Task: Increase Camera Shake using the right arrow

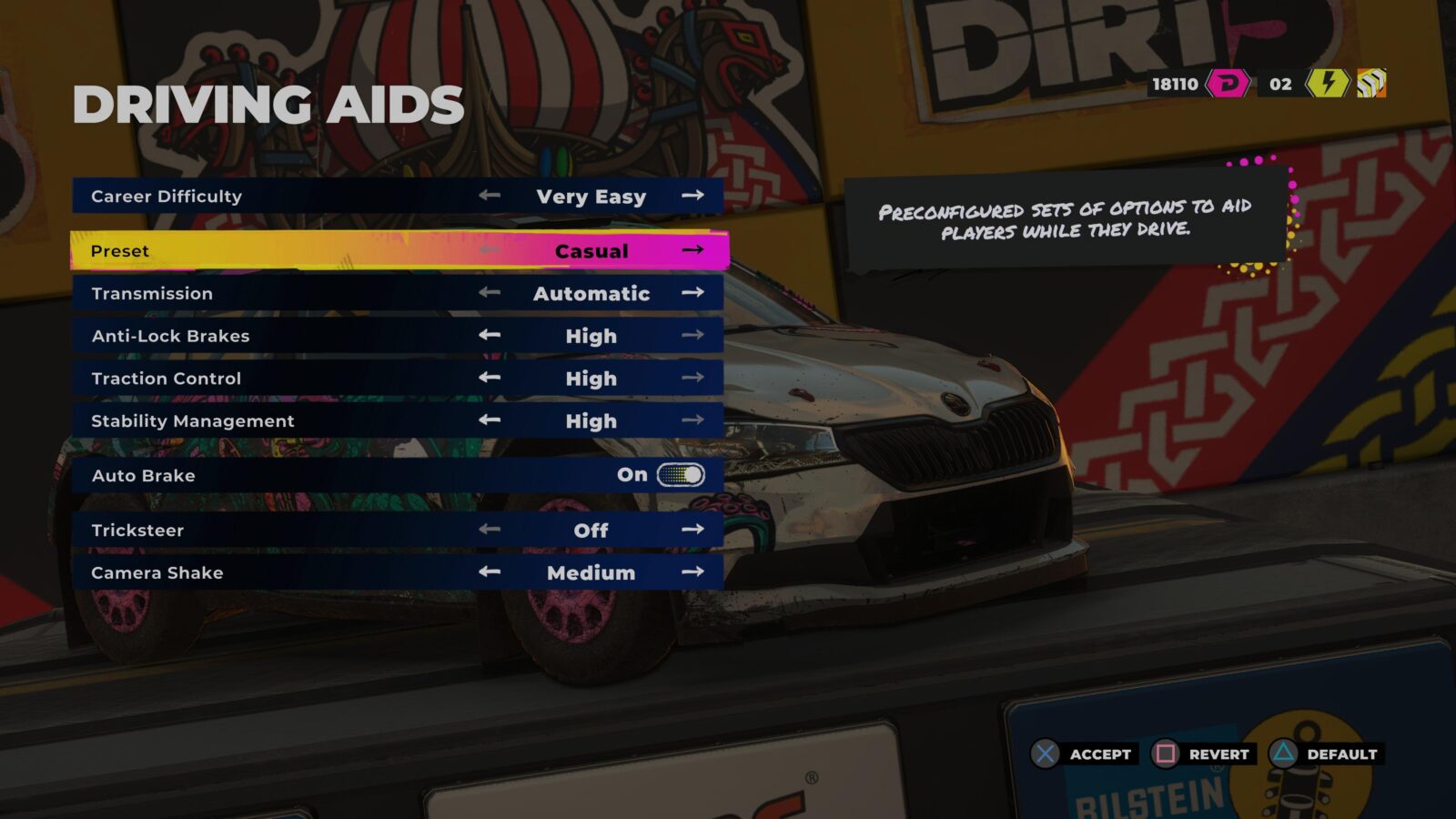Action: coord(692,572)
